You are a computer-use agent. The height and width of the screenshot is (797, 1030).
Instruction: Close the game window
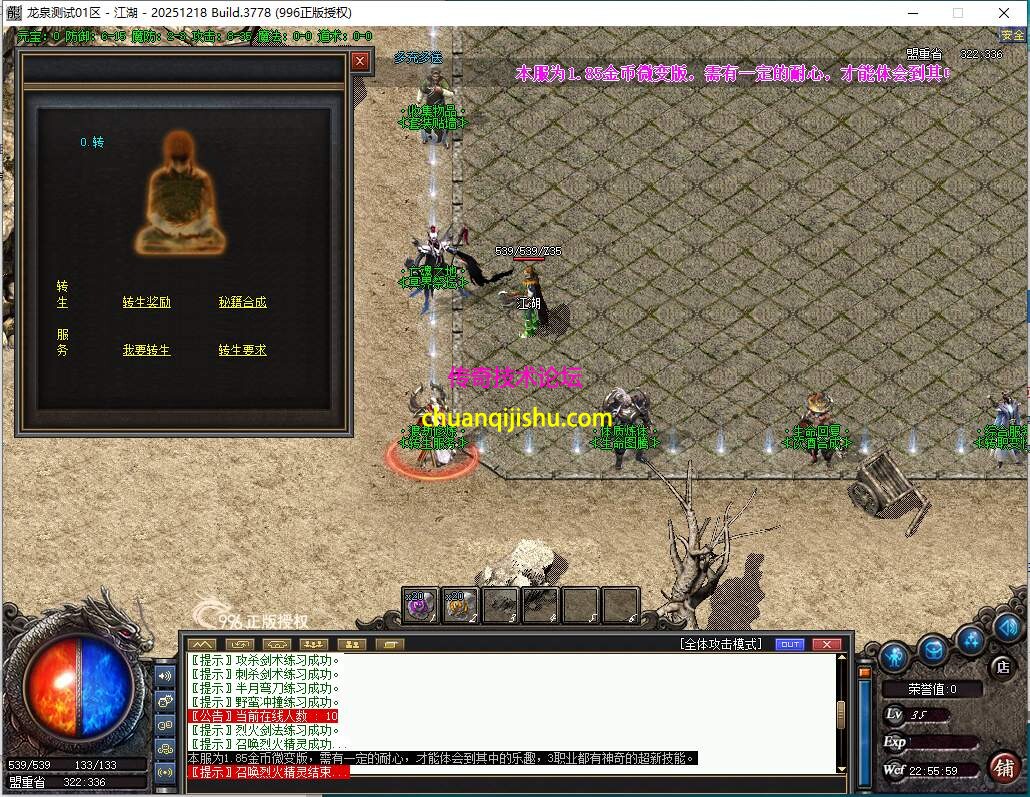1004,13
